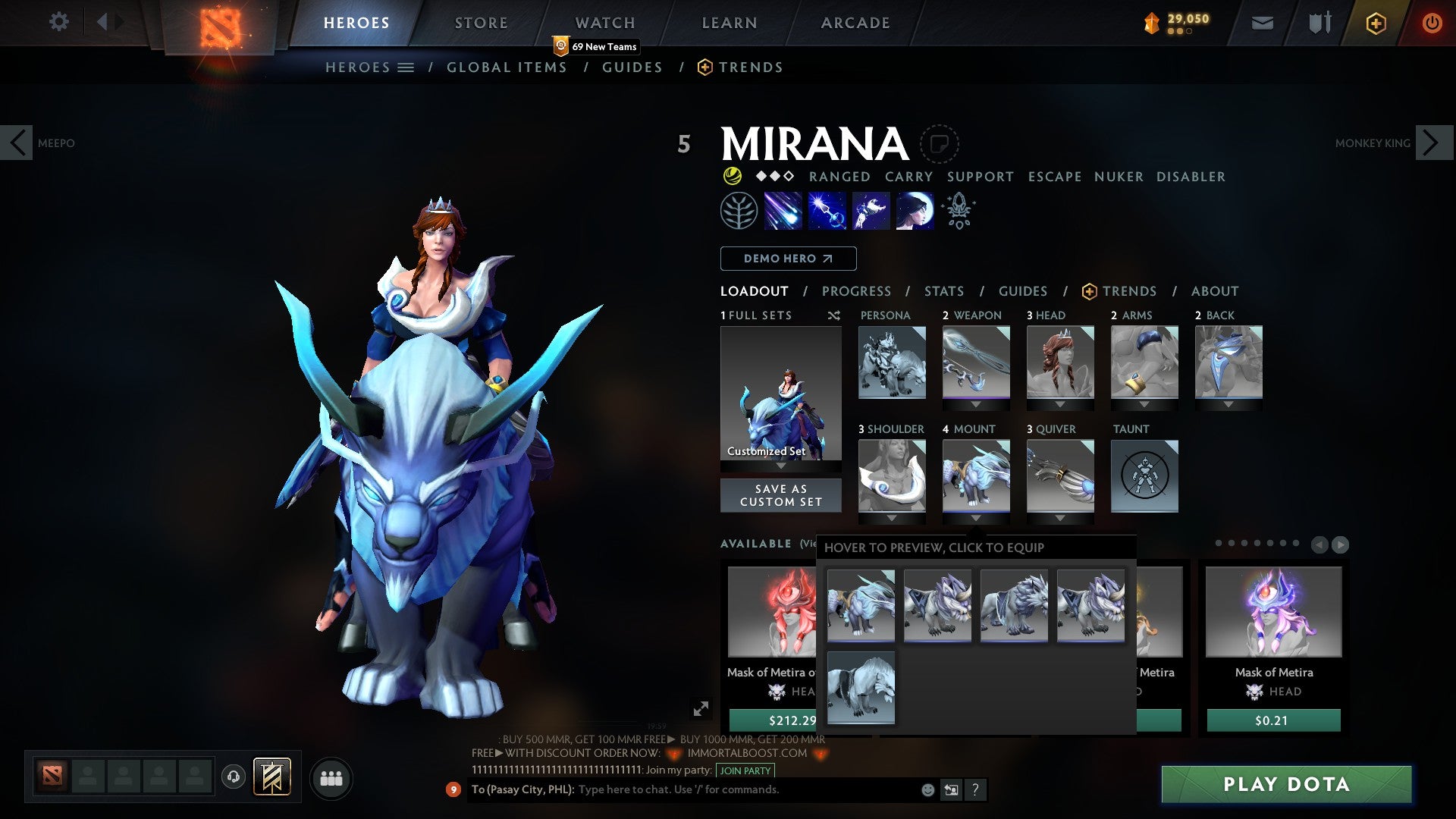Open the mail notifications envelope
Screen dimensions: 1456x819
click(1262, 23)
